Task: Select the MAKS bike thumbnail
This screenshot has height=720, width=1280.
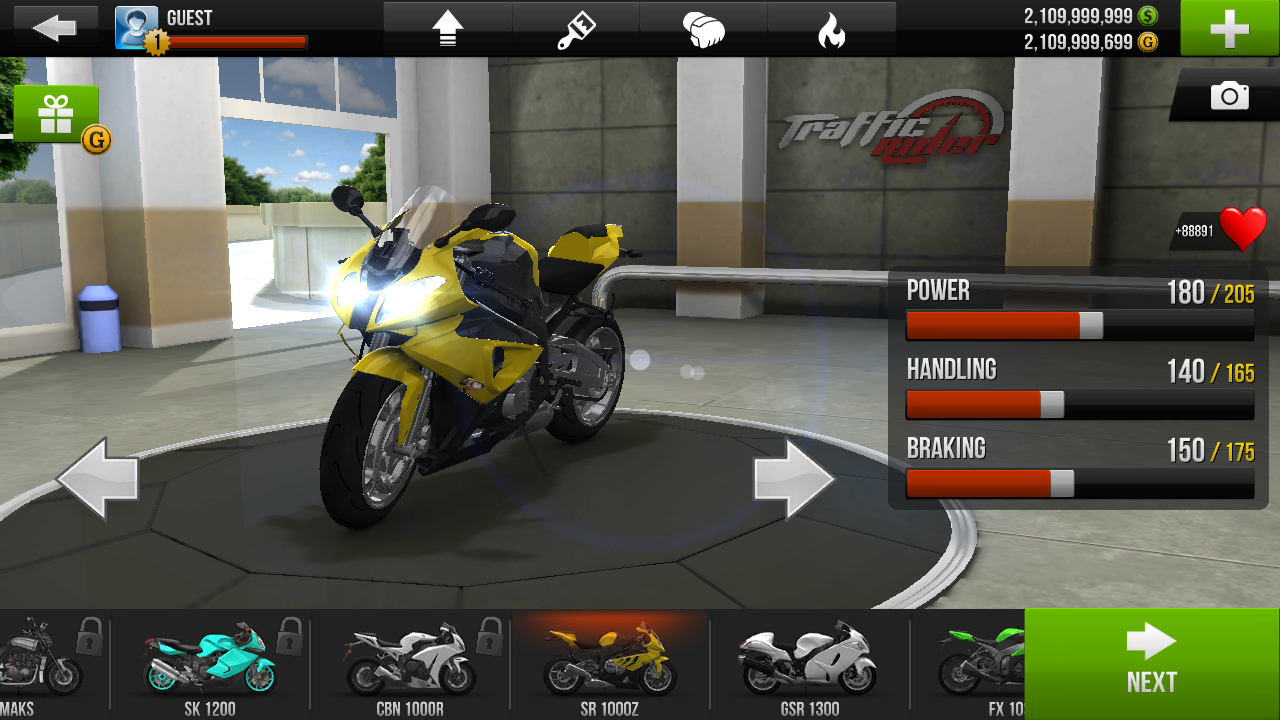Action: (x=40, y=664)
